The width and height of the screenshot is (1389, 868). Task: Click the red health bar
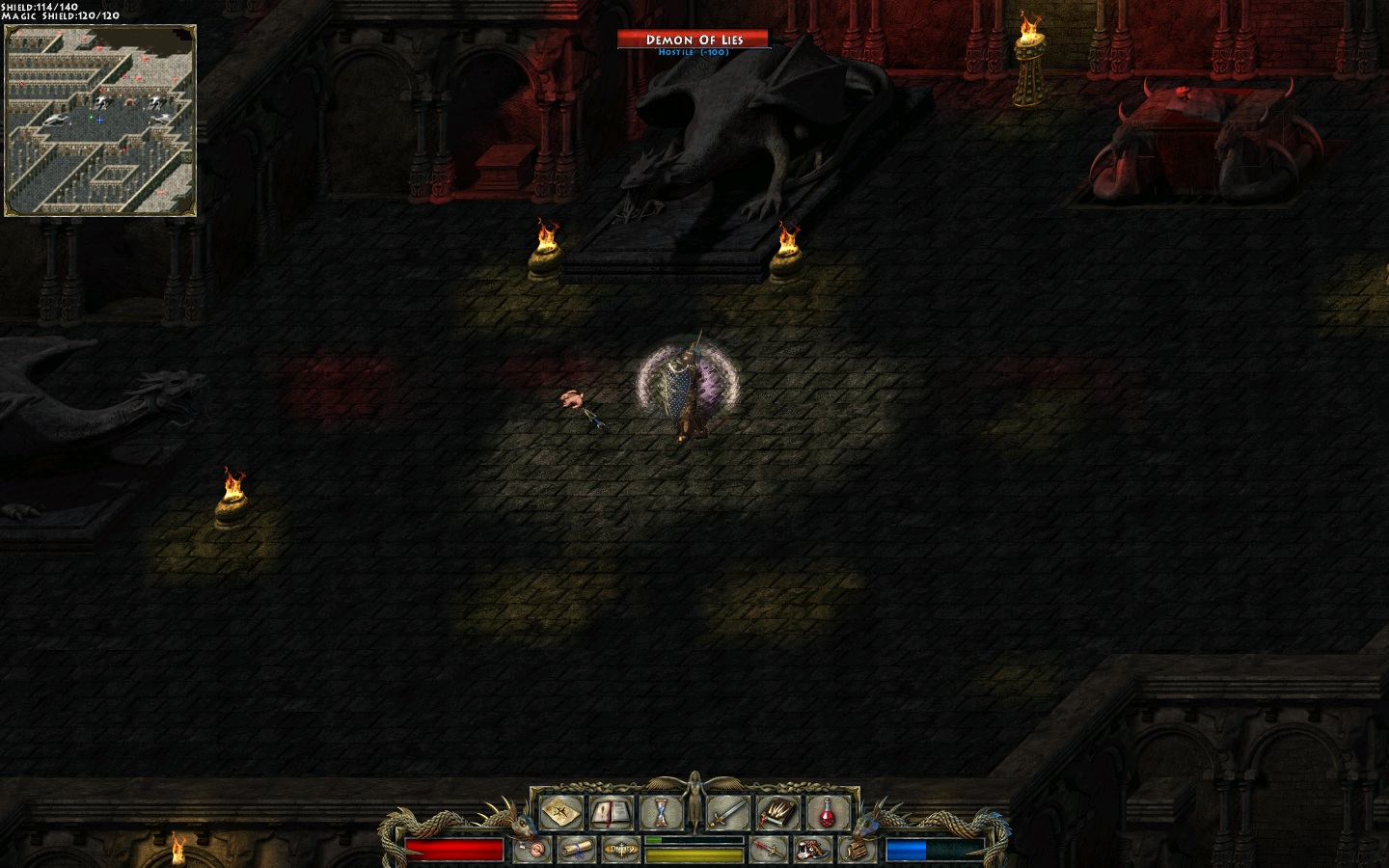point(455,849)
